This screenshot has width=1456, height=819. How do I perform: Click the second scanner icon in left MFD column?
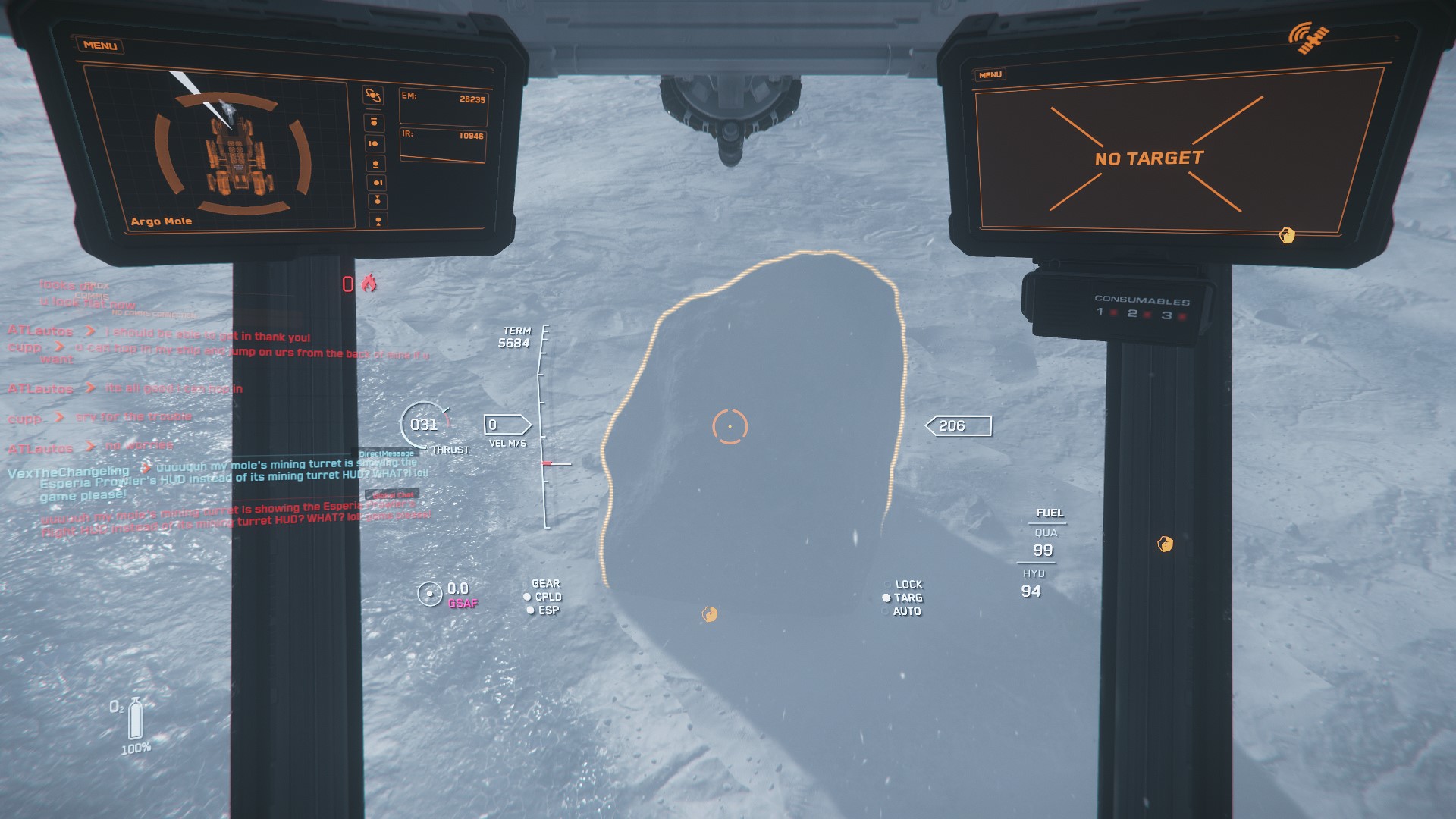click(x=375, y=120)
